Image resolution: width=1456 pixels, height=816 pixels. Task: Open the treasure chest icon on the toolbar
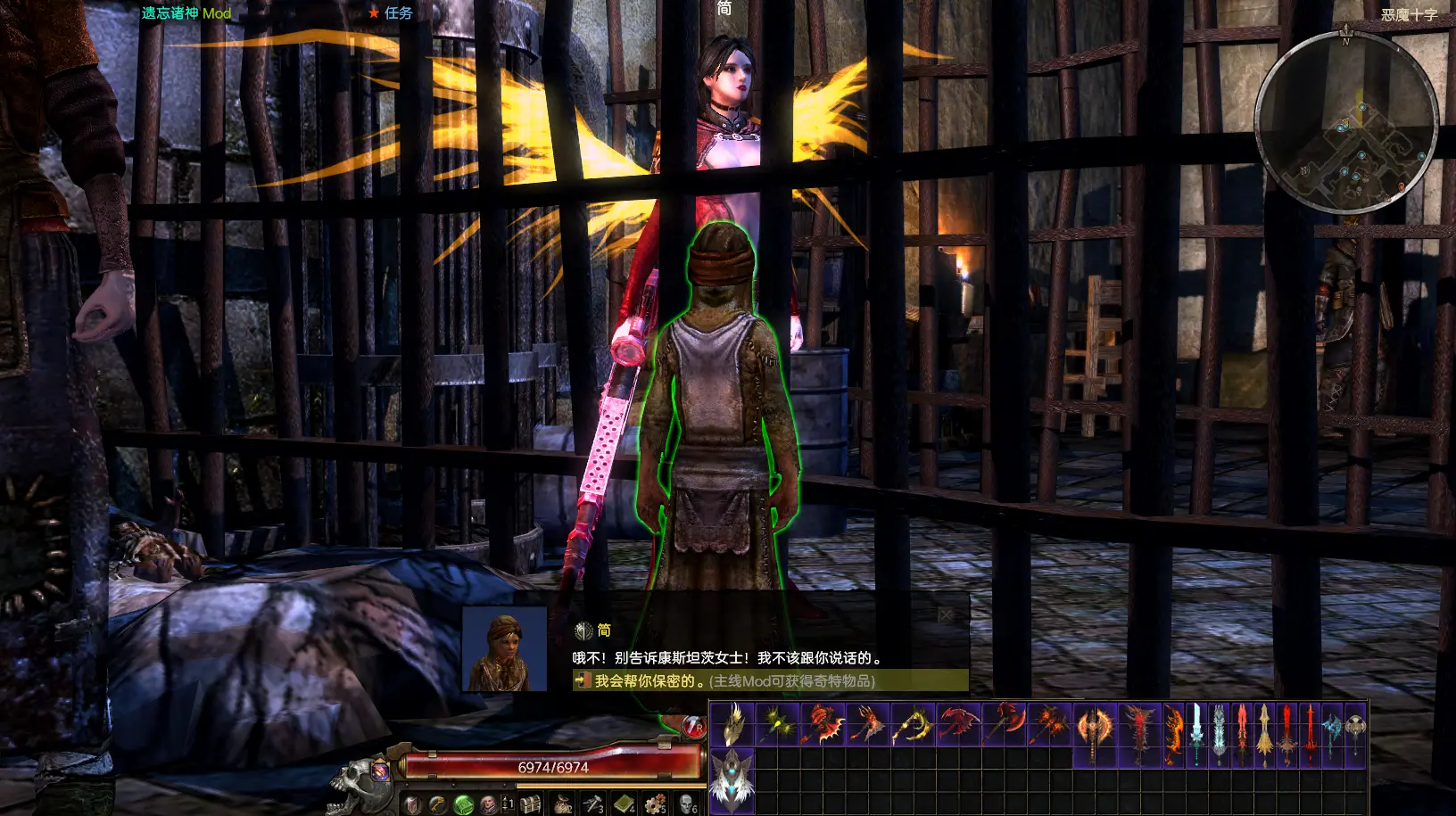530,803
